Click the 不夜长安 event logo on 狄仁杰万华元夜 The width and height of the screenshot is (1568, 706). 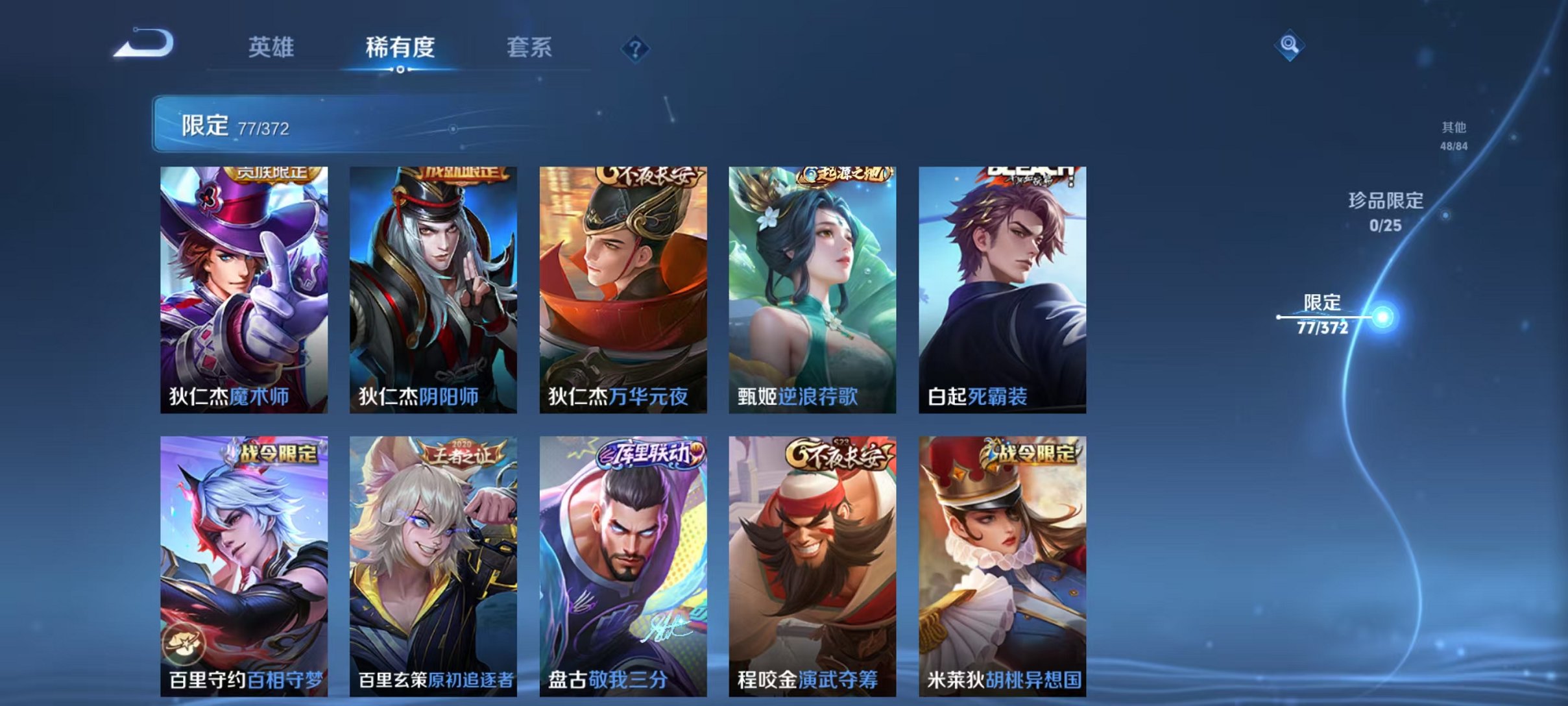tap(650, 176)
